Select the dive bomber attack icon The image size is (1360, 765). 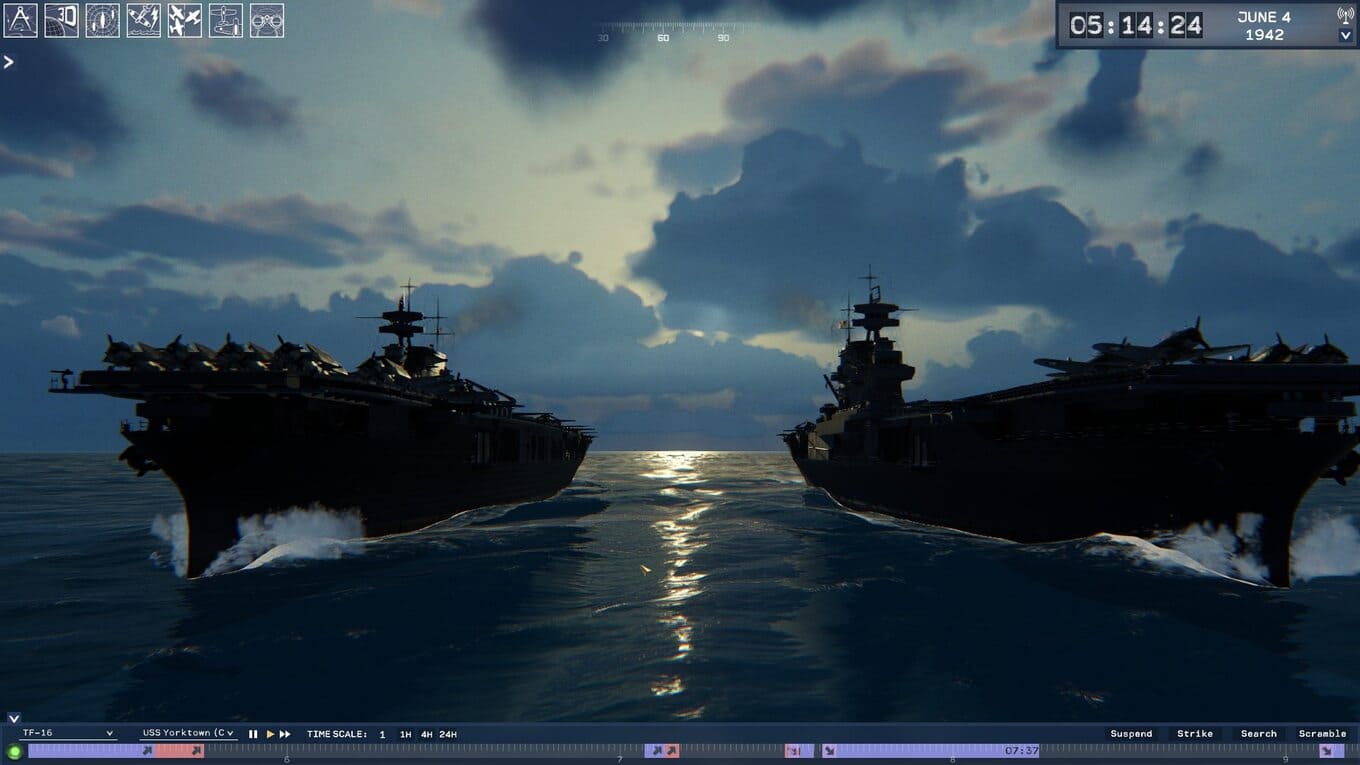point(143,20)
